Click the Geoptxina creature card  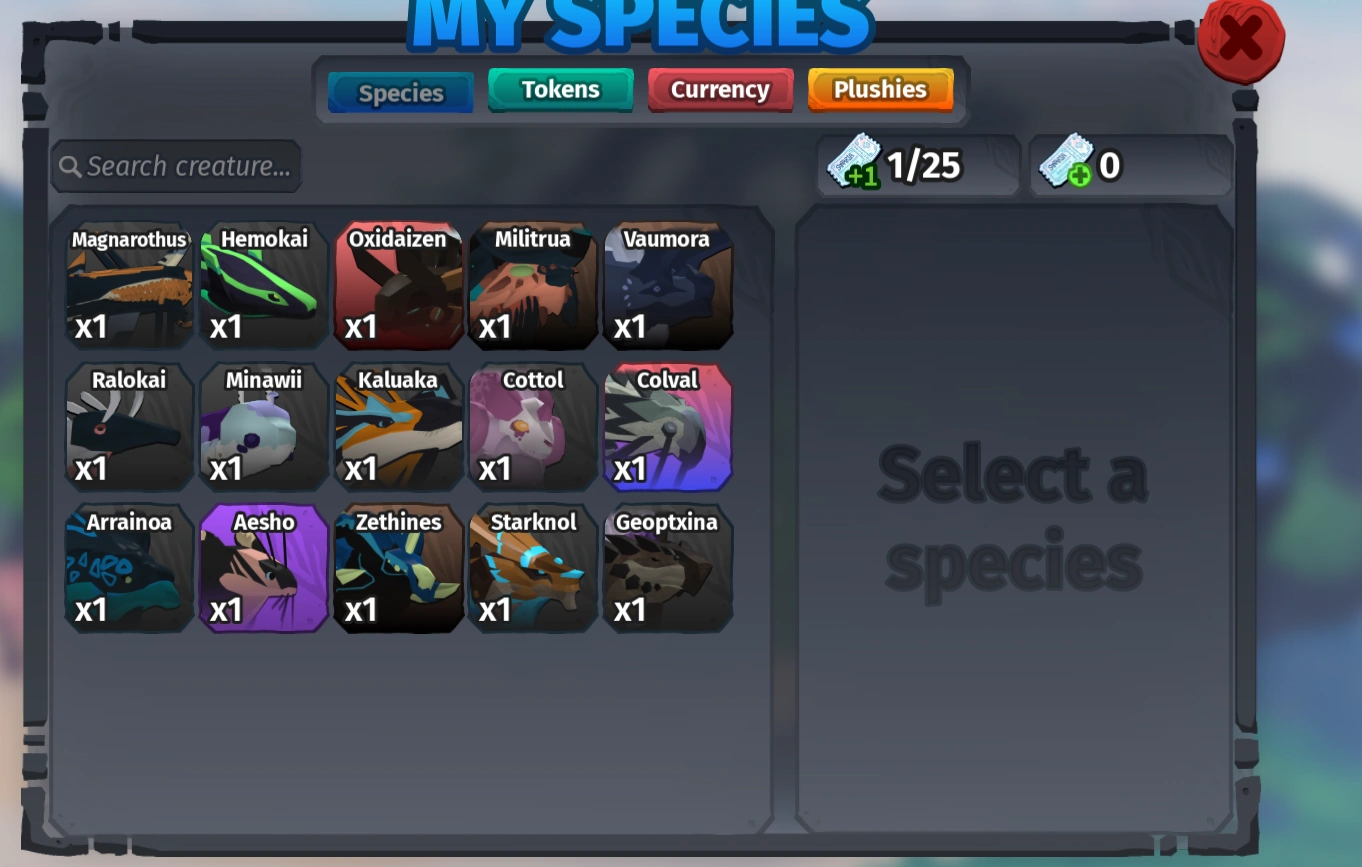point(667,568)
